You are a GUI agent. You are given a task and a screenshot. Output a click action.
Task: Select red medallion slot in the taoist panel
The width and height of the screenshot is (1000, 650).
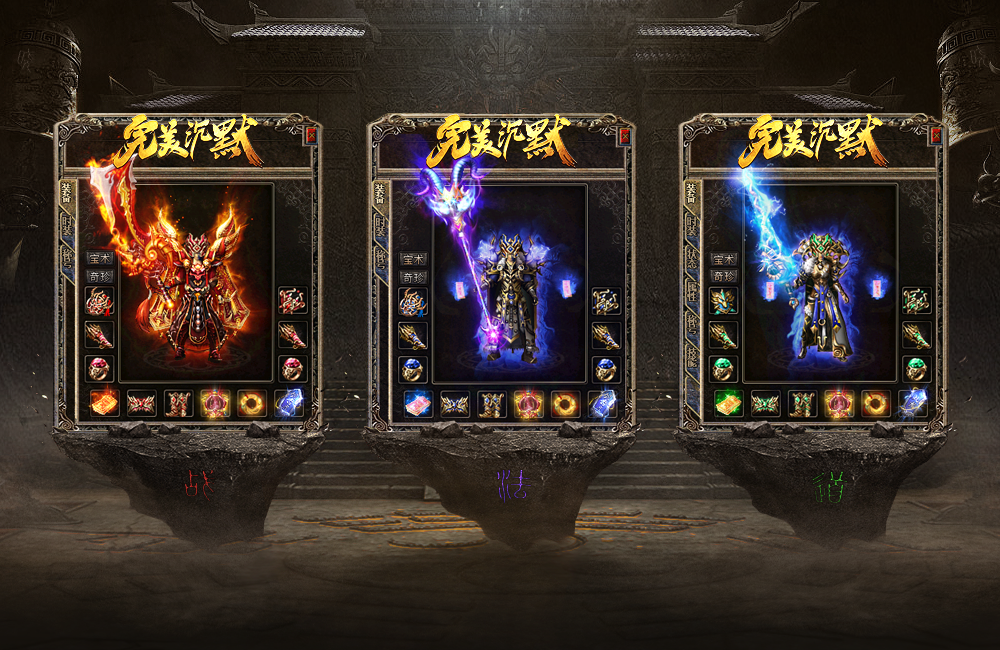839,403
